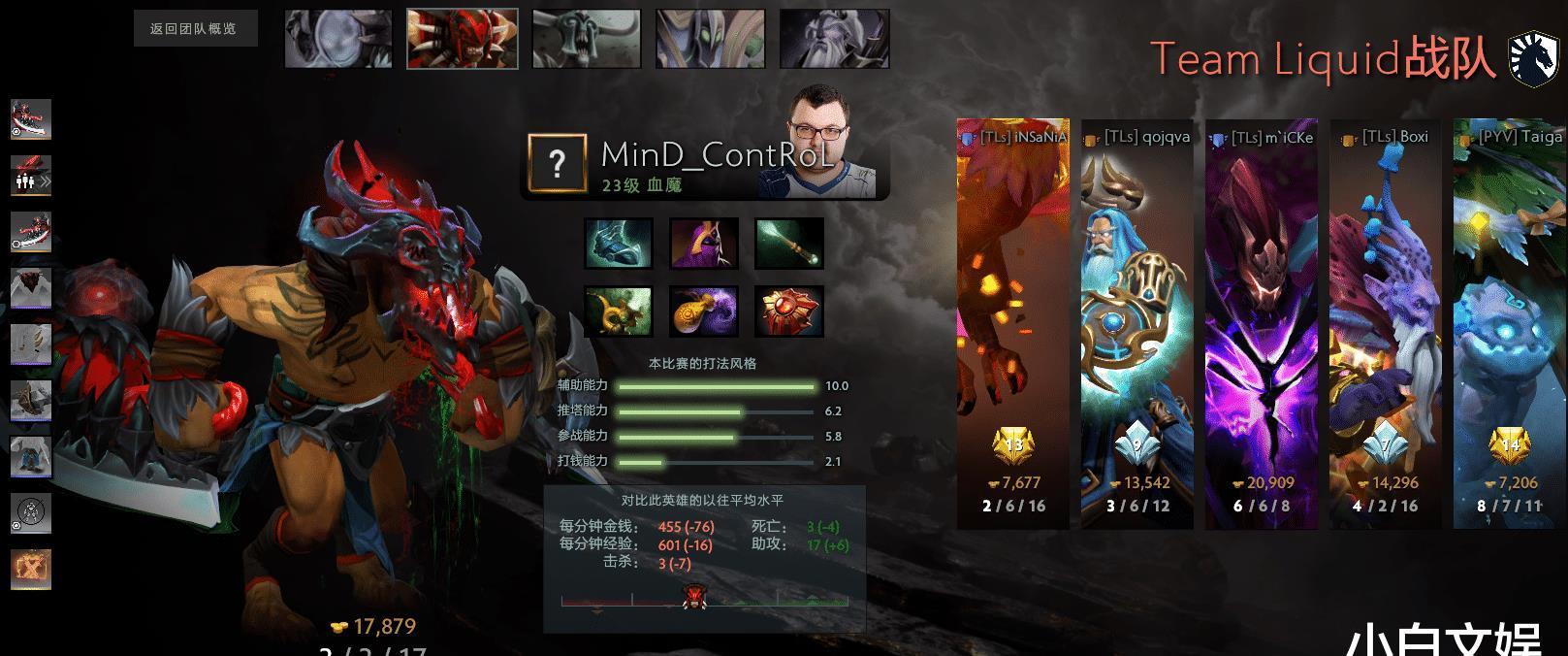Select the ship cosmetic slot
1568x656 pixels.
[31, 401]
